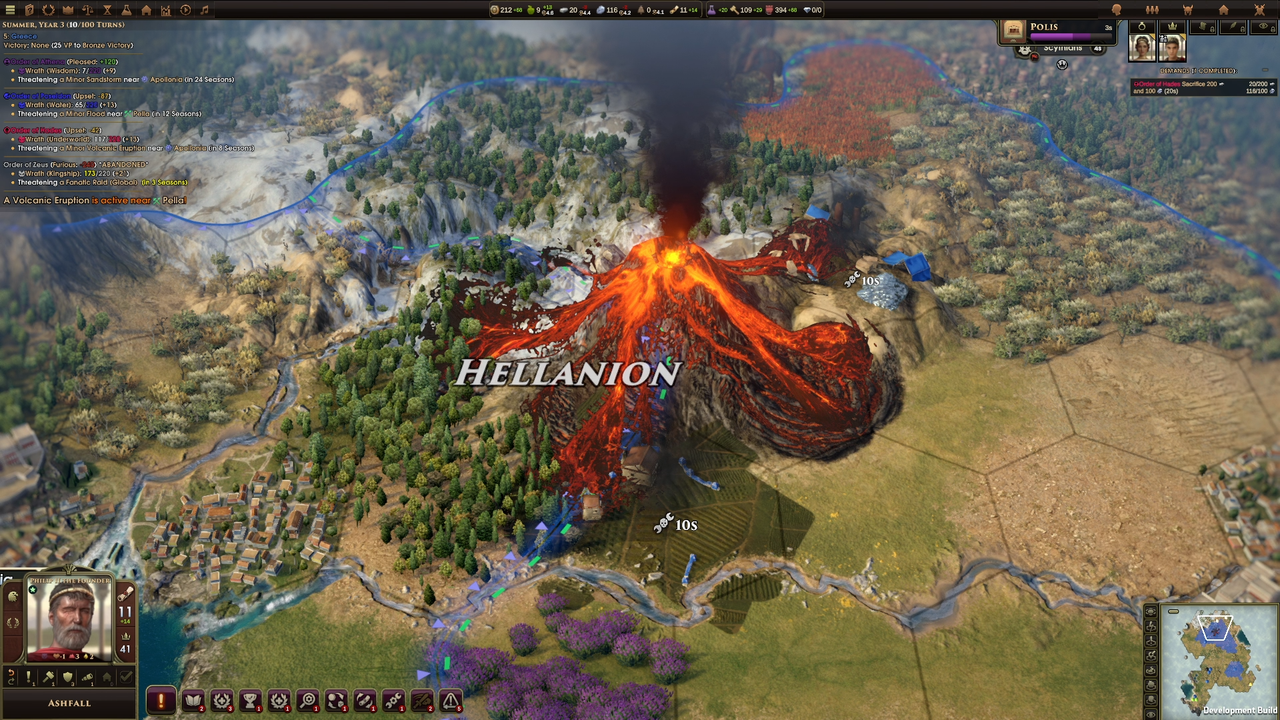
Task: Toggle the locked eye tab
Action: [x=1262, y=27]
